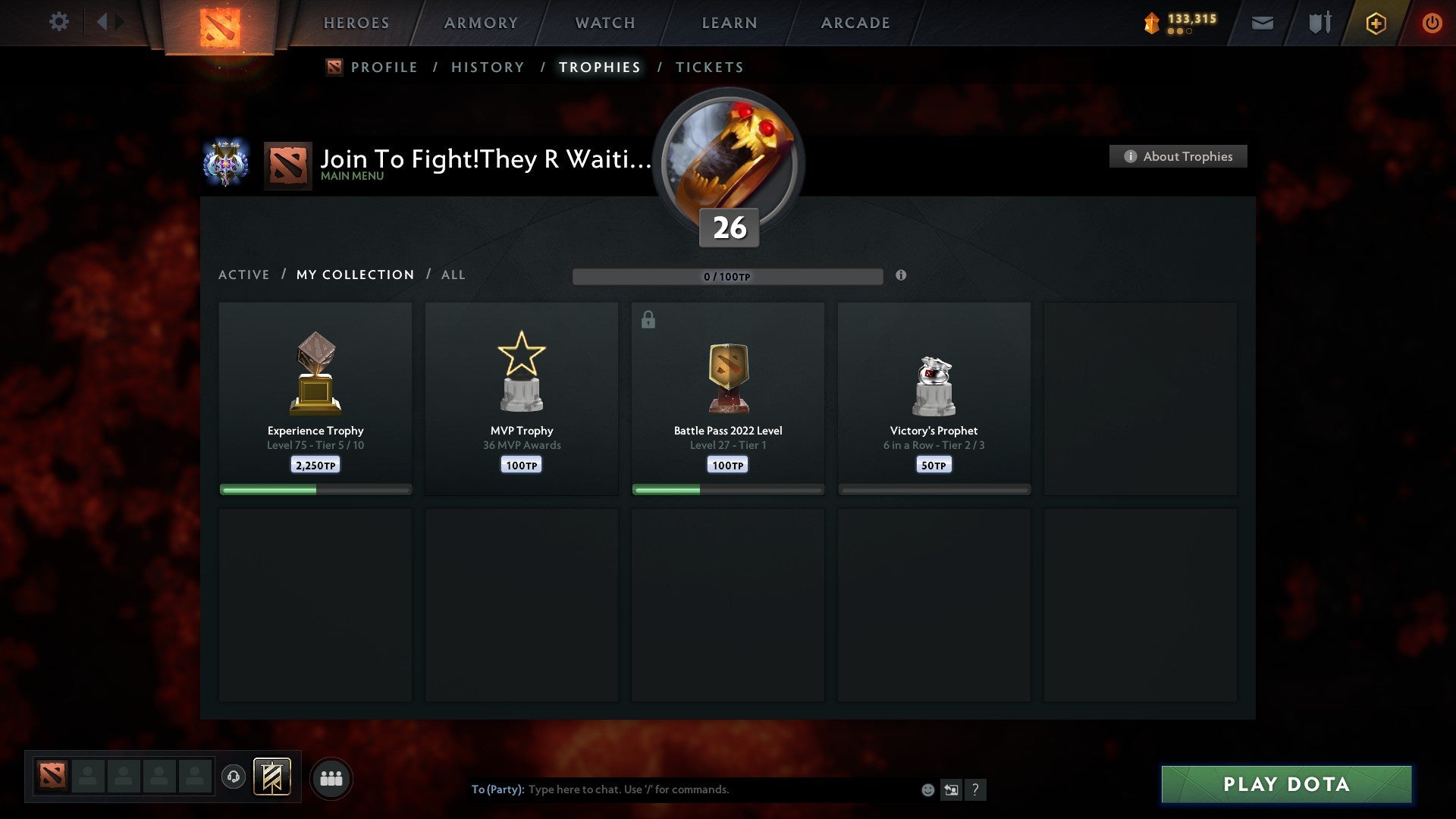This screenshot has width=1456, height=819.
Task: Switch to the ACTIVE trophy filter
Action: (244, 275)
